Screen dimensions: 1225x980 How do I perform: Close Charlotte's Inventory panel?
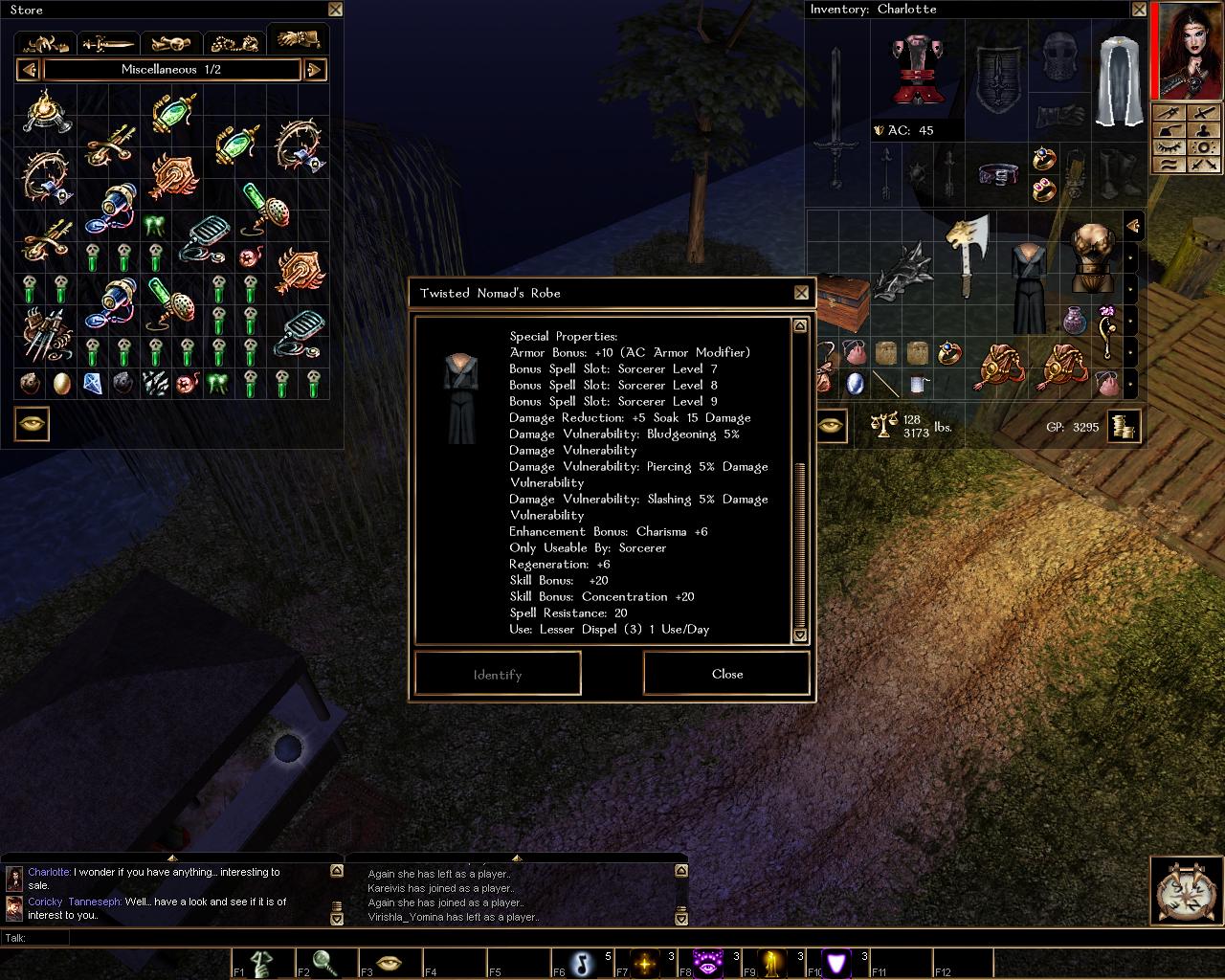(1139, 10)
